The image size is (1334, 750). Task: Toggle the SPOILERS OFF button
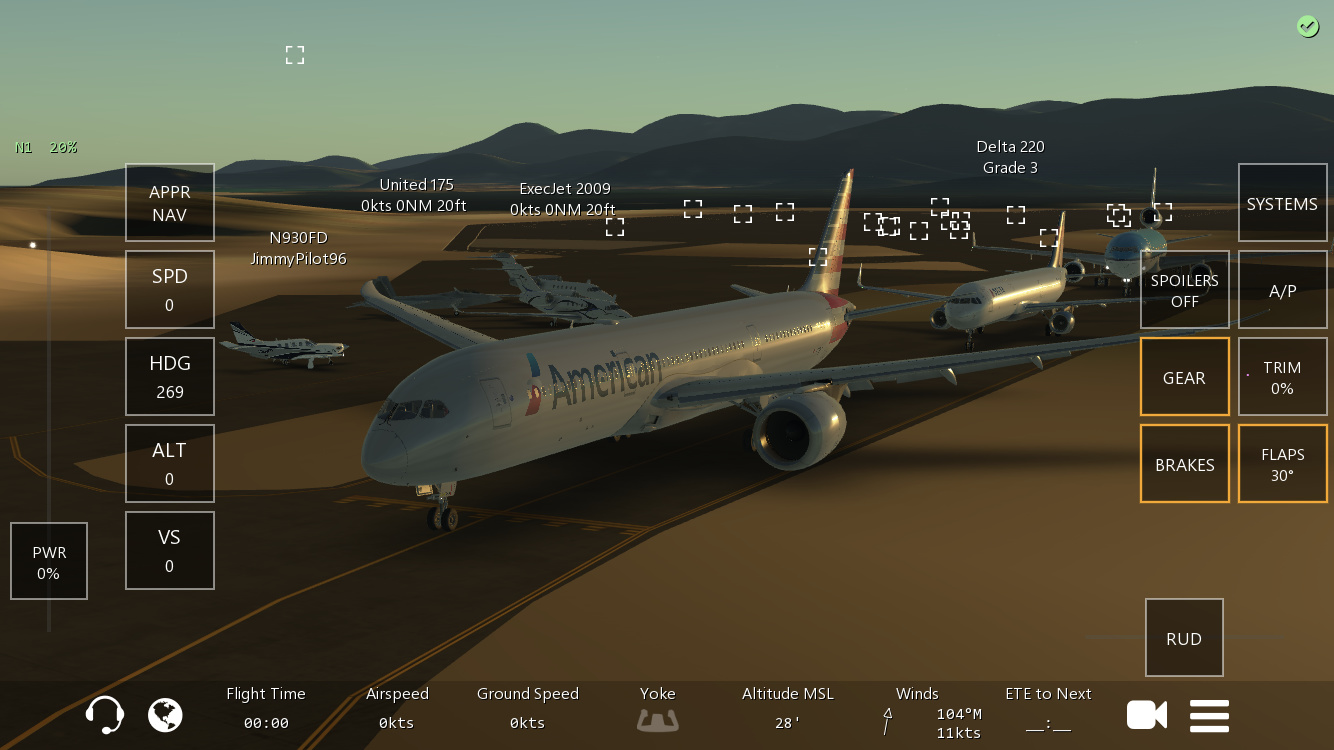tap(1184, 289)
